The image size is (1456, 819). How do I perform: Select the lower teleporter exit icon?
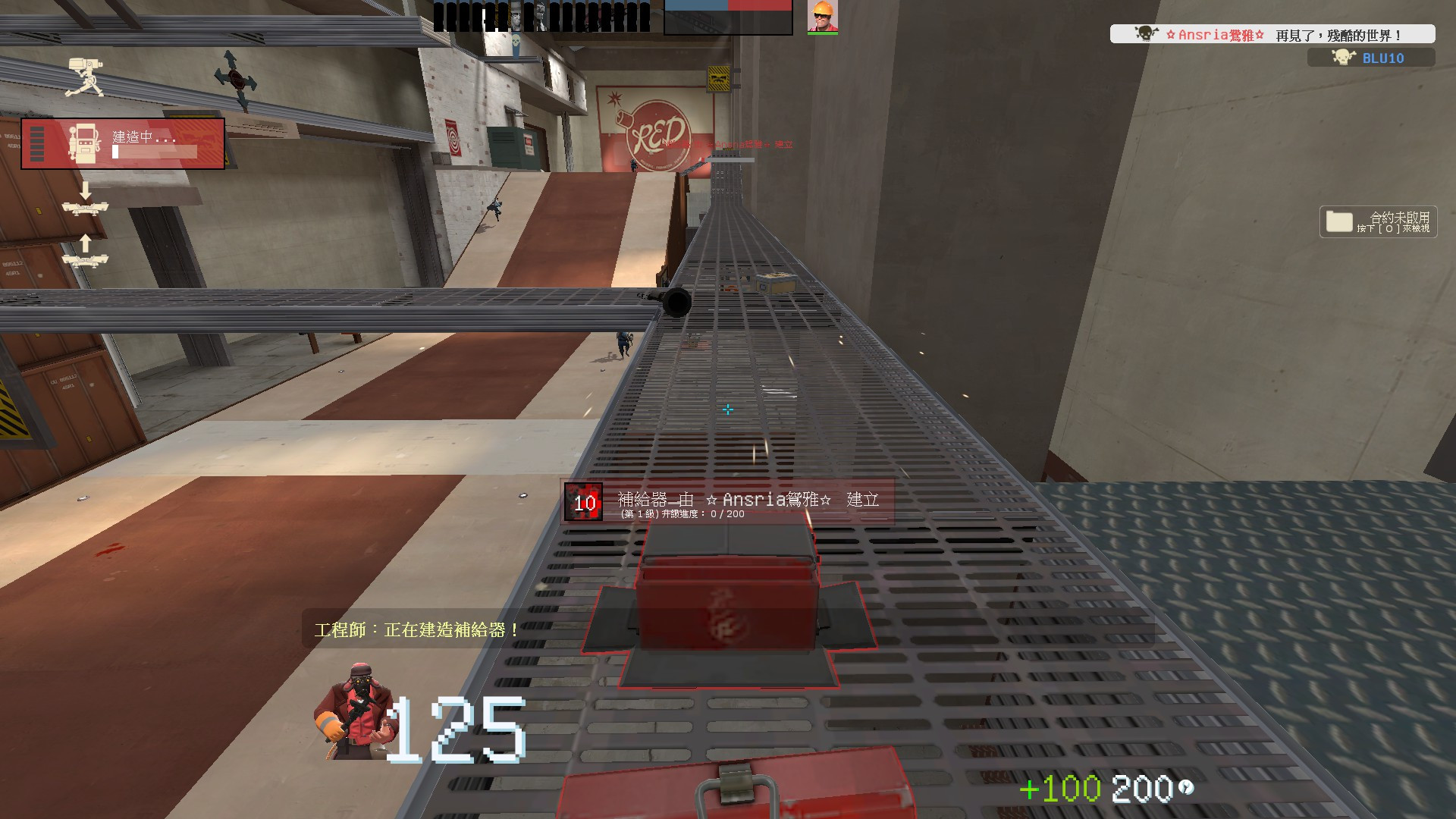tap(86, 260)
